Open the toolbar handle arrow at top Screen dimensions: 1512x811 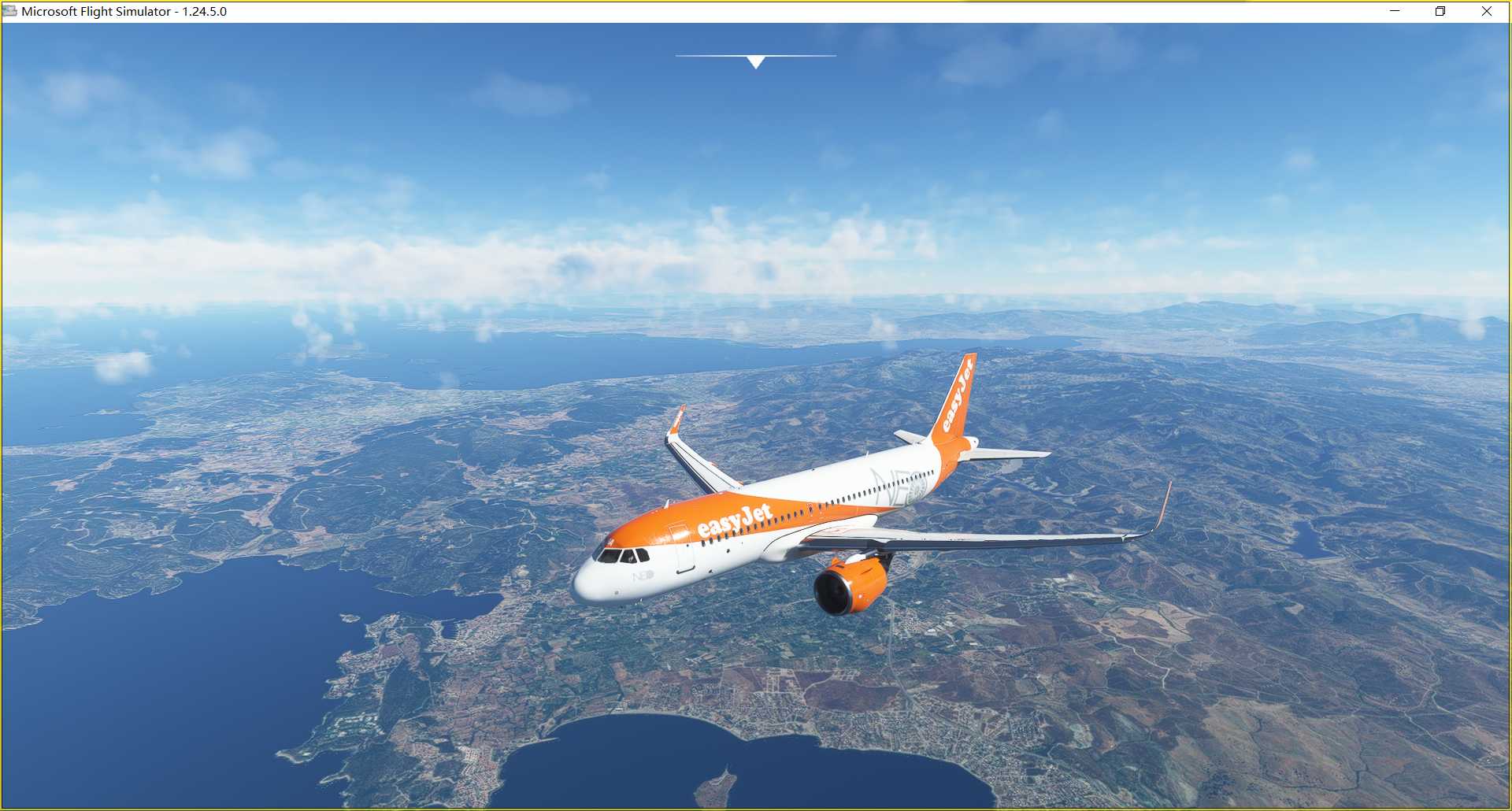[x=756, y=61]
